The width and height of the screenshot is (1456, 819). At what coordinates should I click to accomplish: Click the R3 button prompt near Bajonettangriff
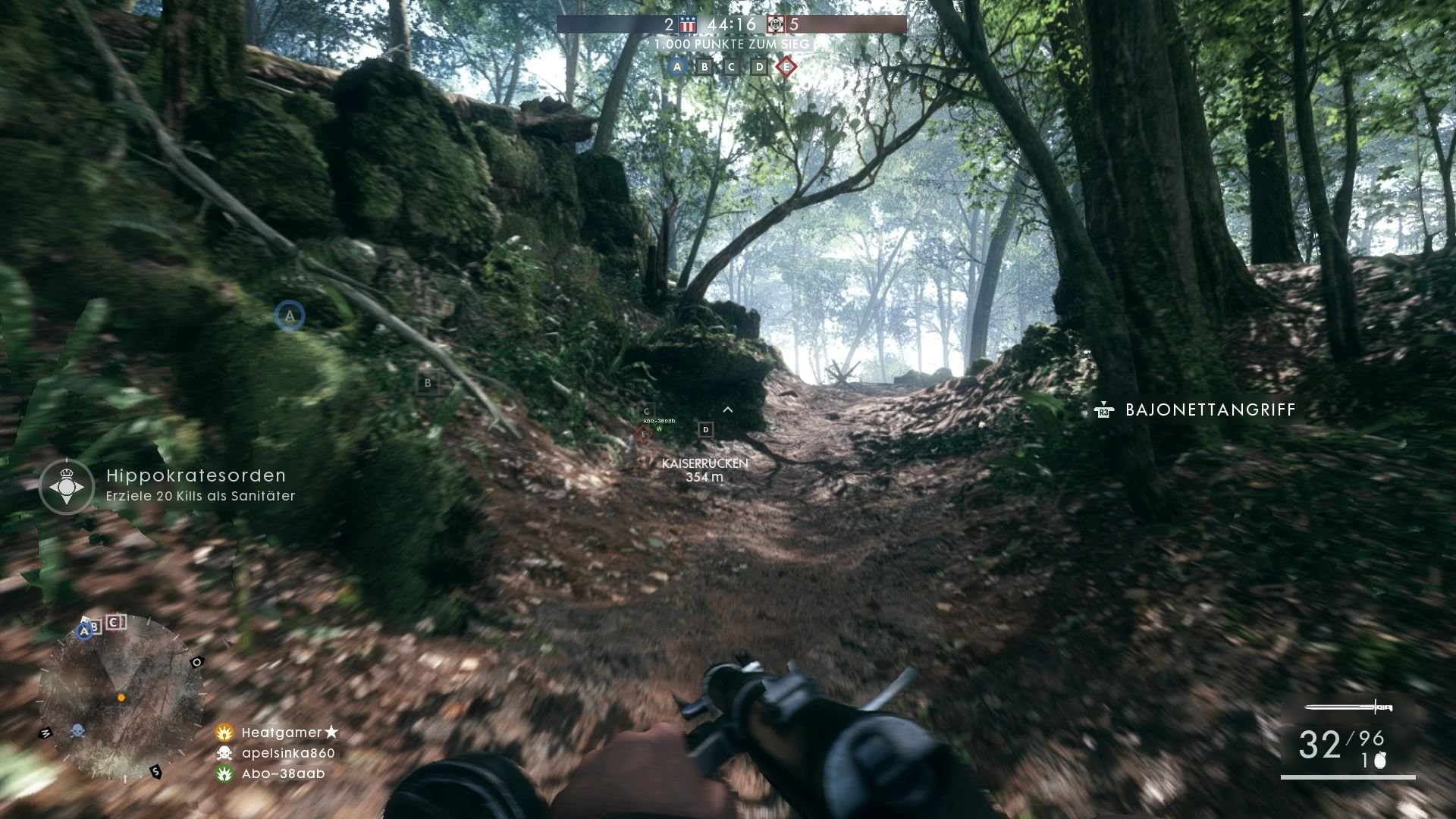coord(1104,410)
